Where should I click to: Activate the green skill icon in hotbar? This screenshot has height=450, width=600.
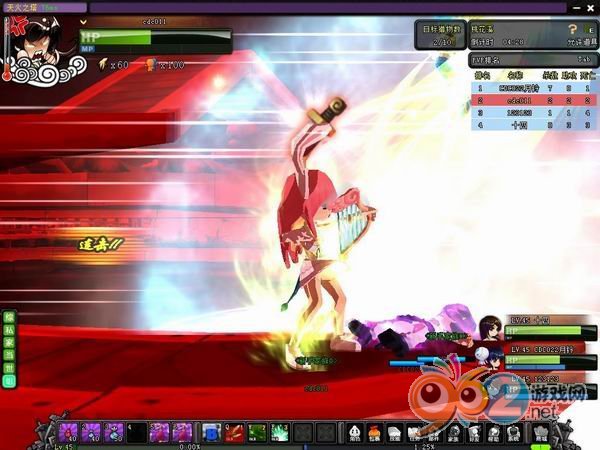(255, 432)
